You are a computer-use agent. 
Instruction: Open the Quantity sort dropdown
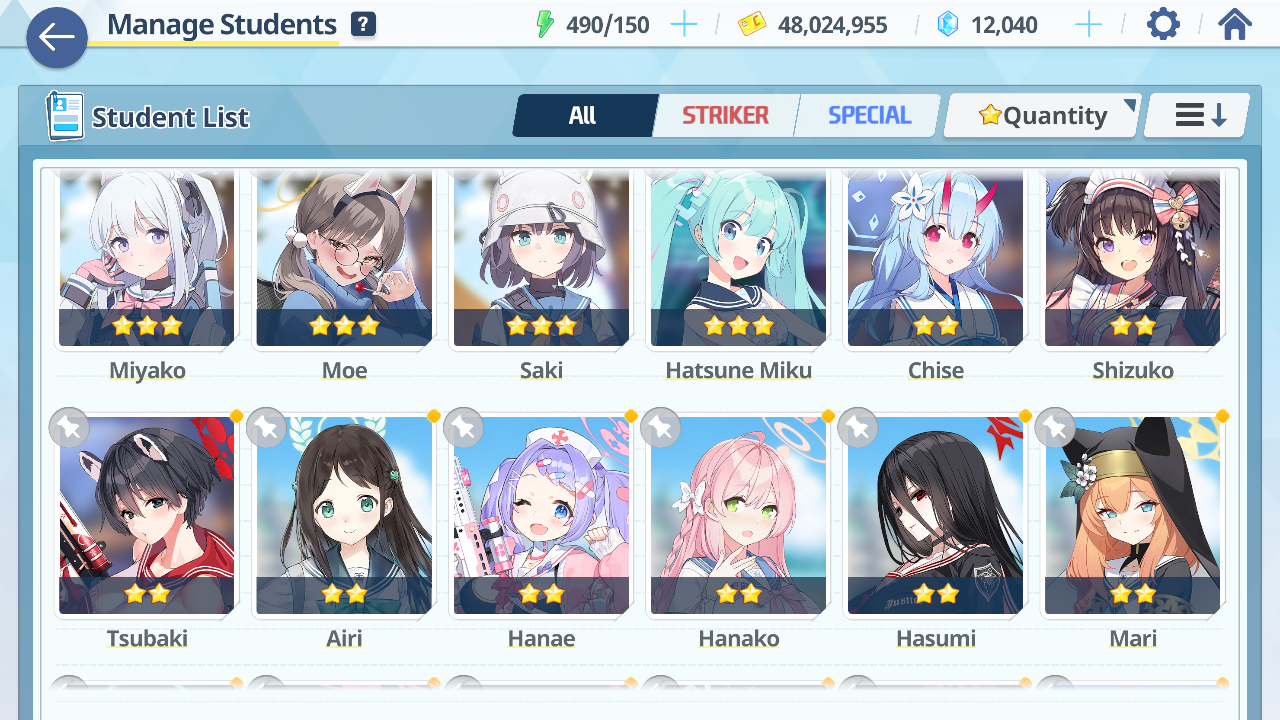pyautogui.click(x=1042, y=116)
